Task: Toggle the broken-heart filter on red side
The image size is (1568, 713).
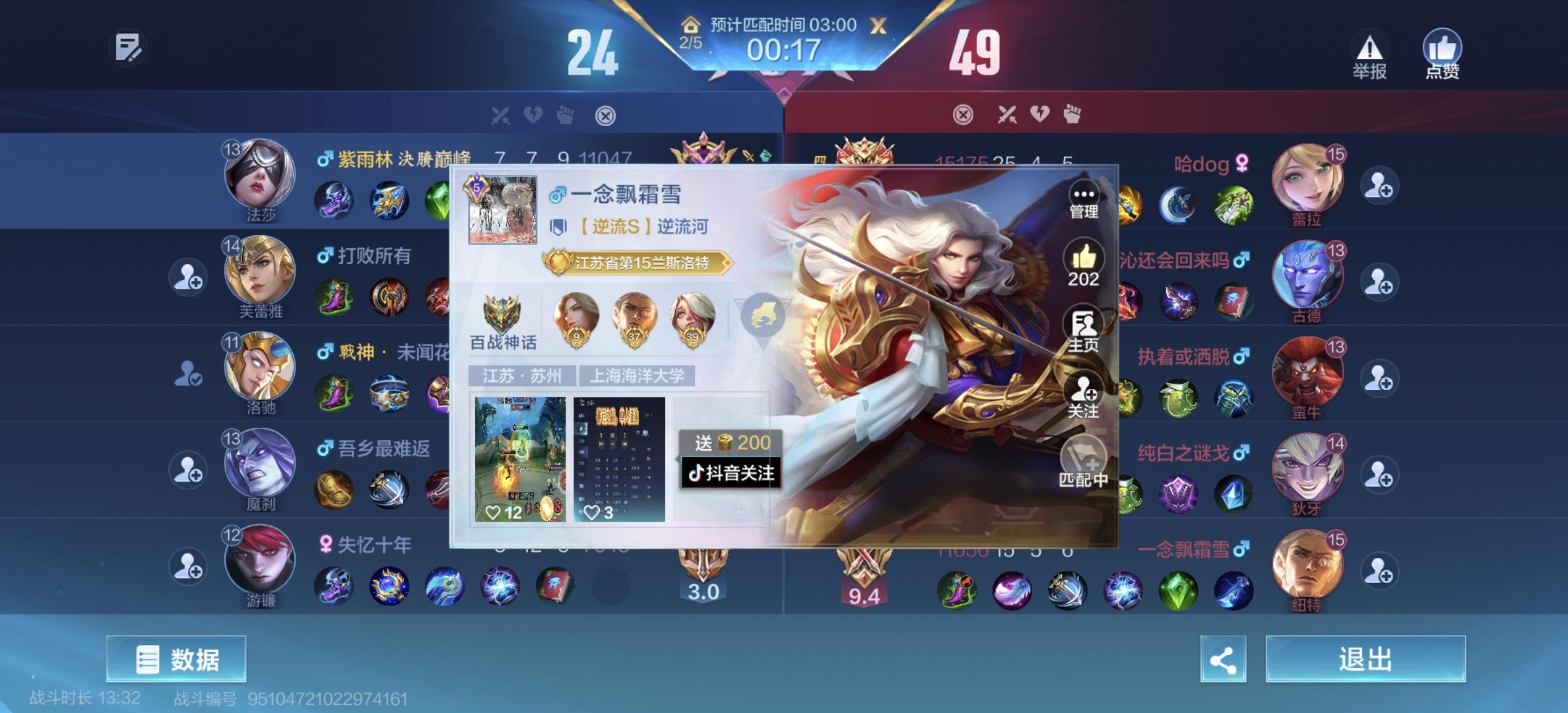Action: pos(1038,114)
